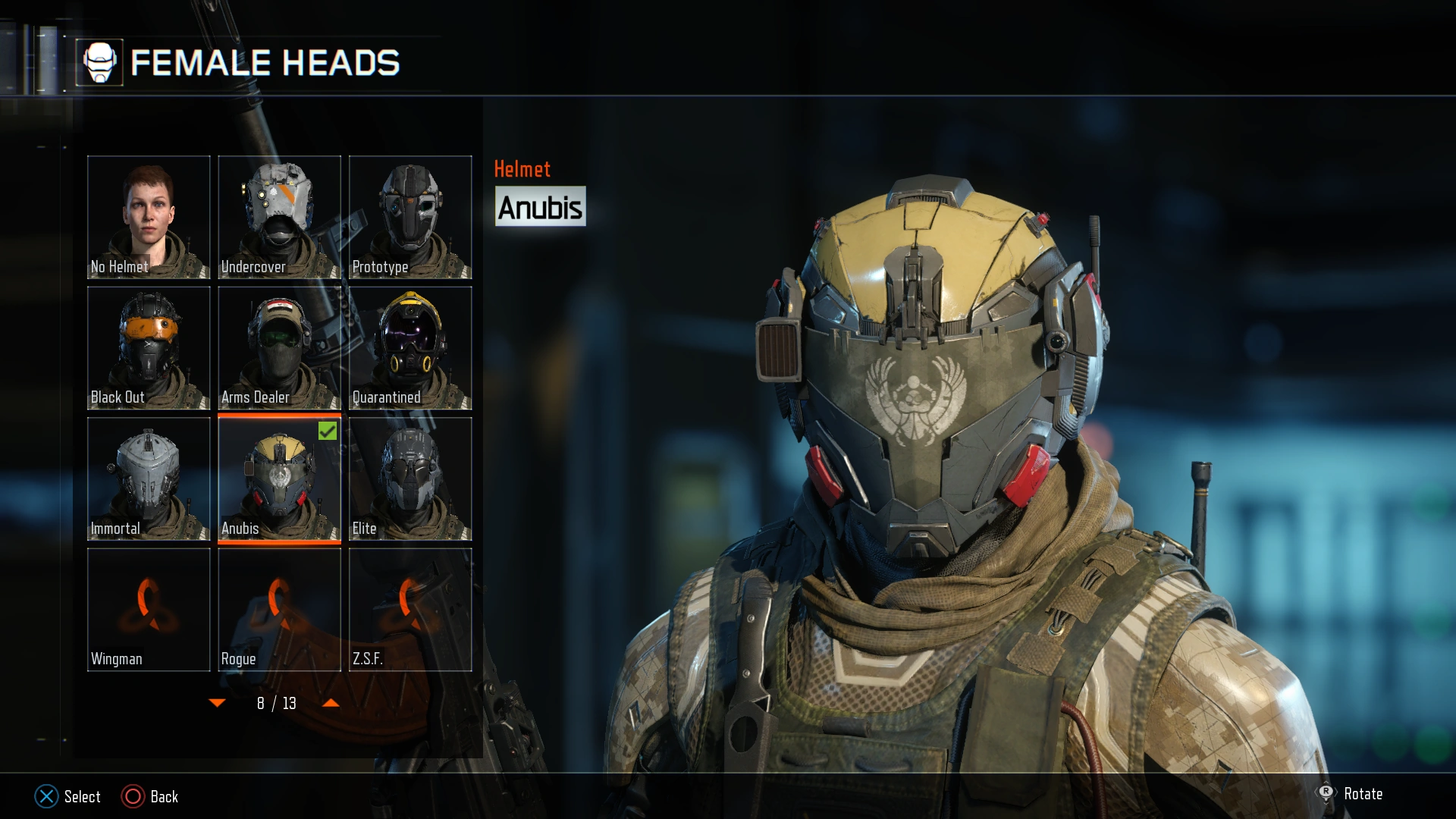
Task: Equip the Black Out helmet
Action: click(x=149, y=348)
